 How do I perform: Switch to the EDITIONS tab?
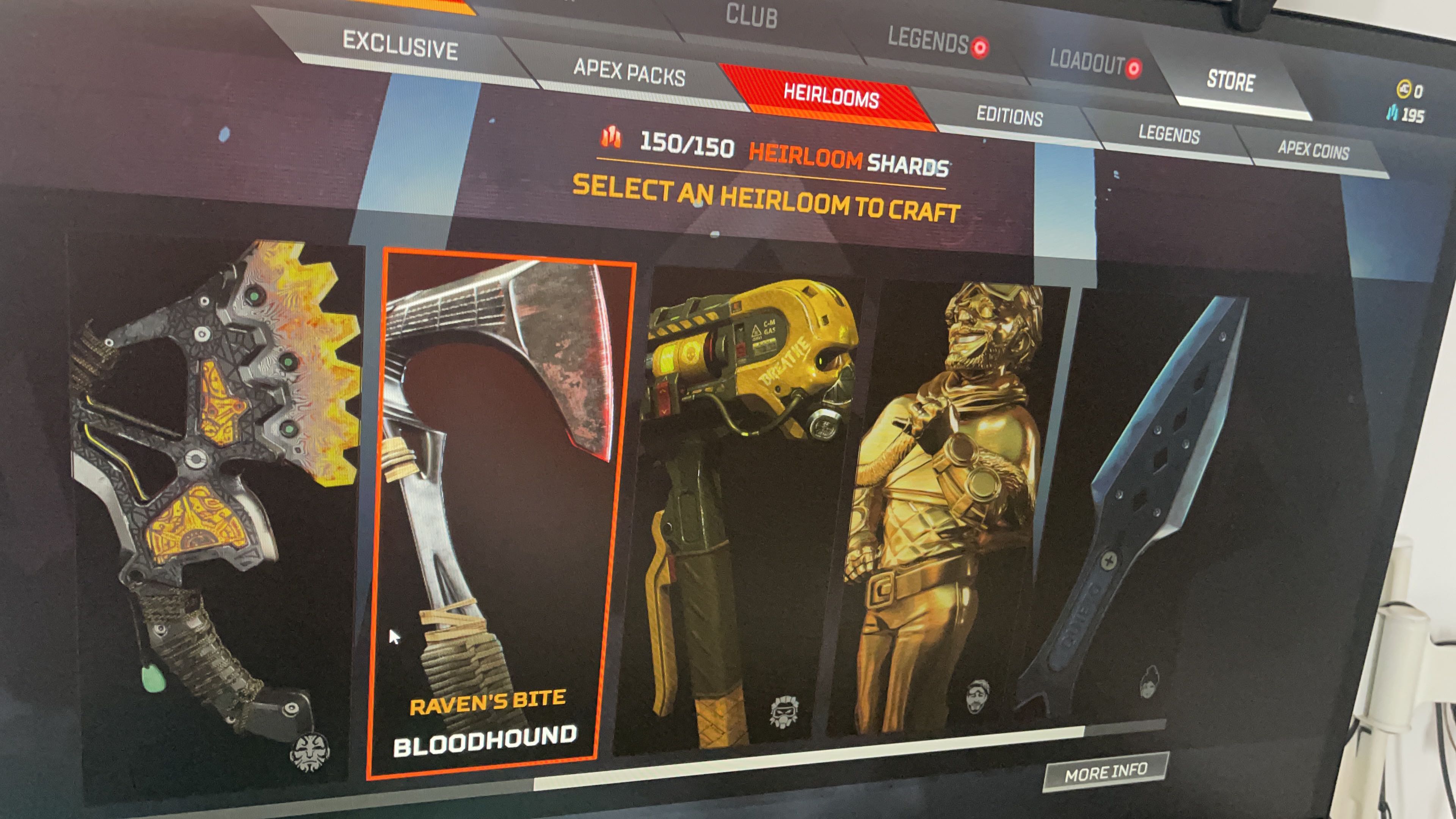coord(1009,117)
